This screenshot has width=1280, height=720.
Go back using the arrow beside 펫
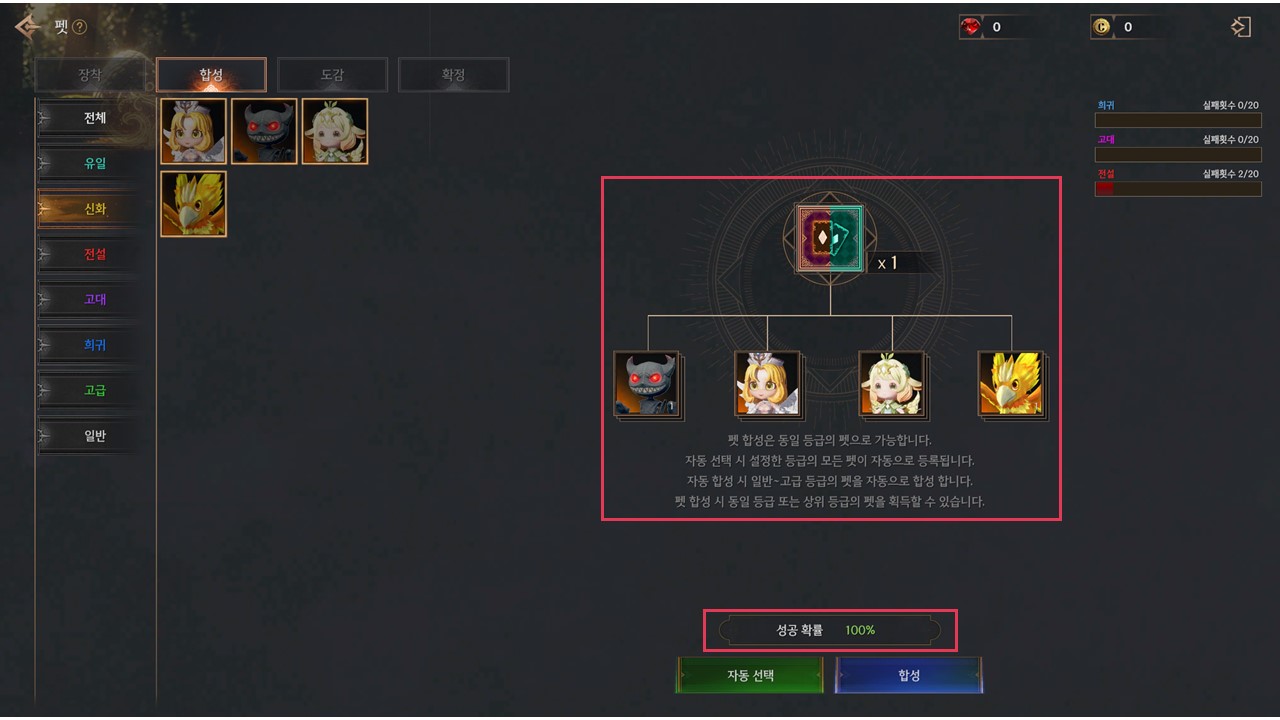tap(27, 26)
